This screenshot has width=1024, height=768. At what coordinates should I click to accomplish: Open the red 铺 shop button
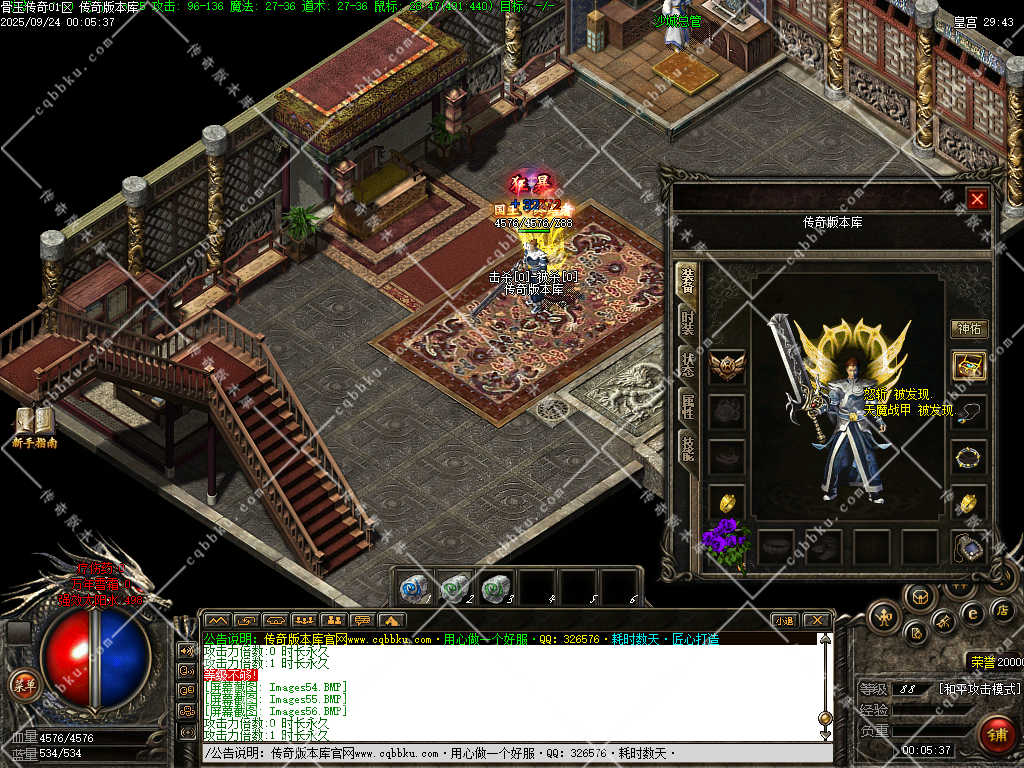995,735
